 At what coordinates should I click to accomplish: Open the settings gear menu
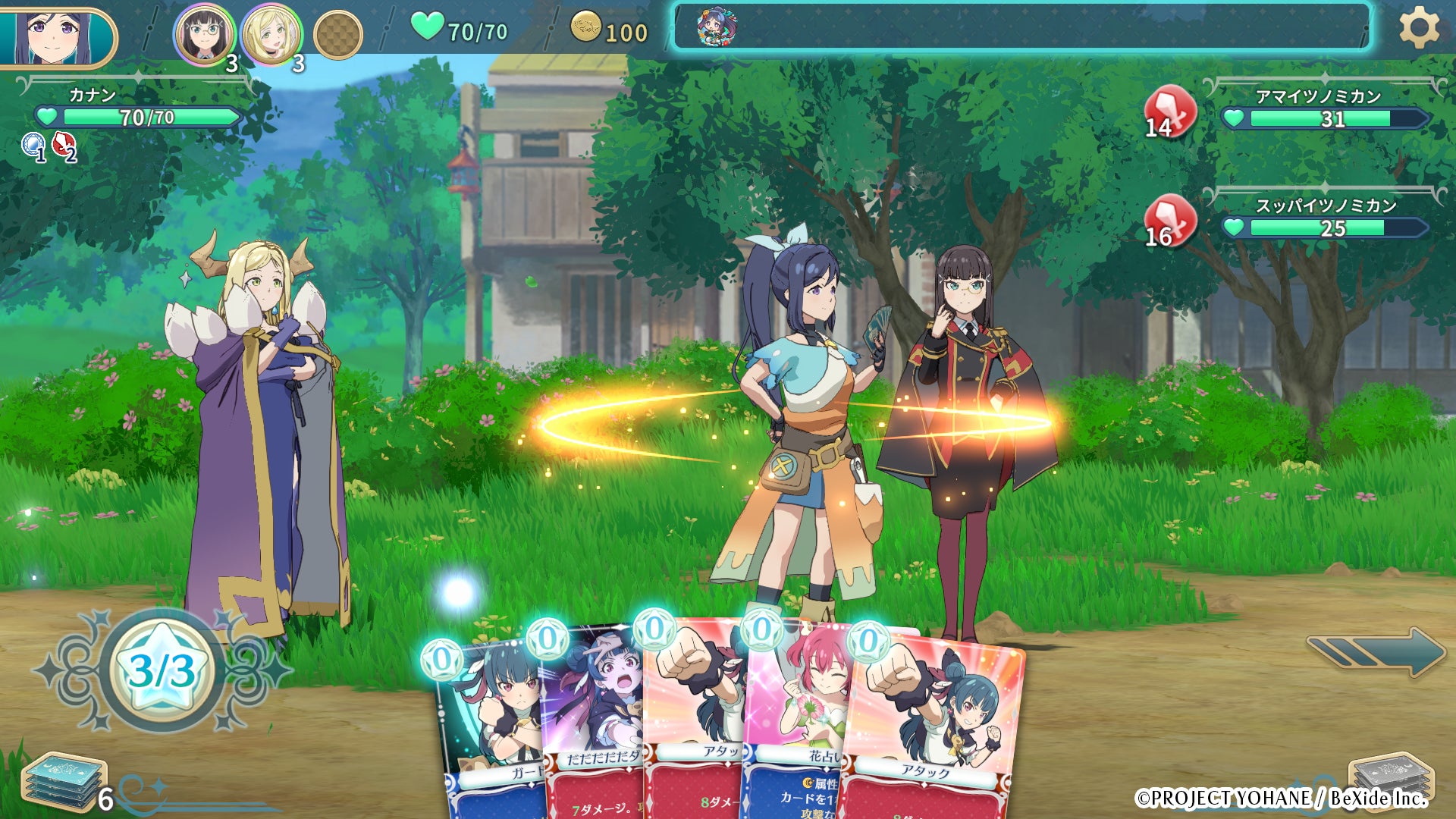click(1419, 29)
